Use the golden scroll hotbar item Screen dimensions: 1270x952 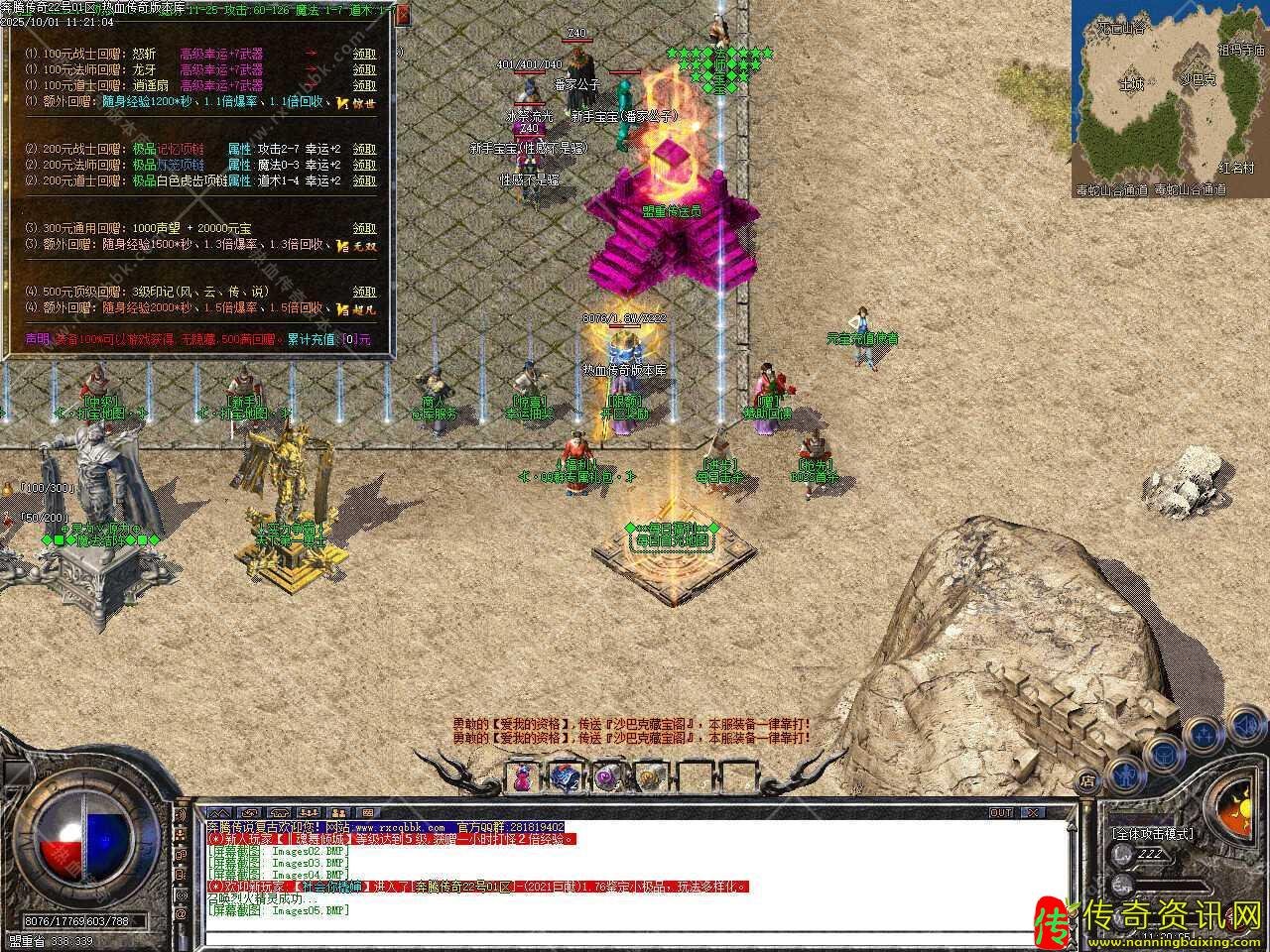[x=649, y=777]
